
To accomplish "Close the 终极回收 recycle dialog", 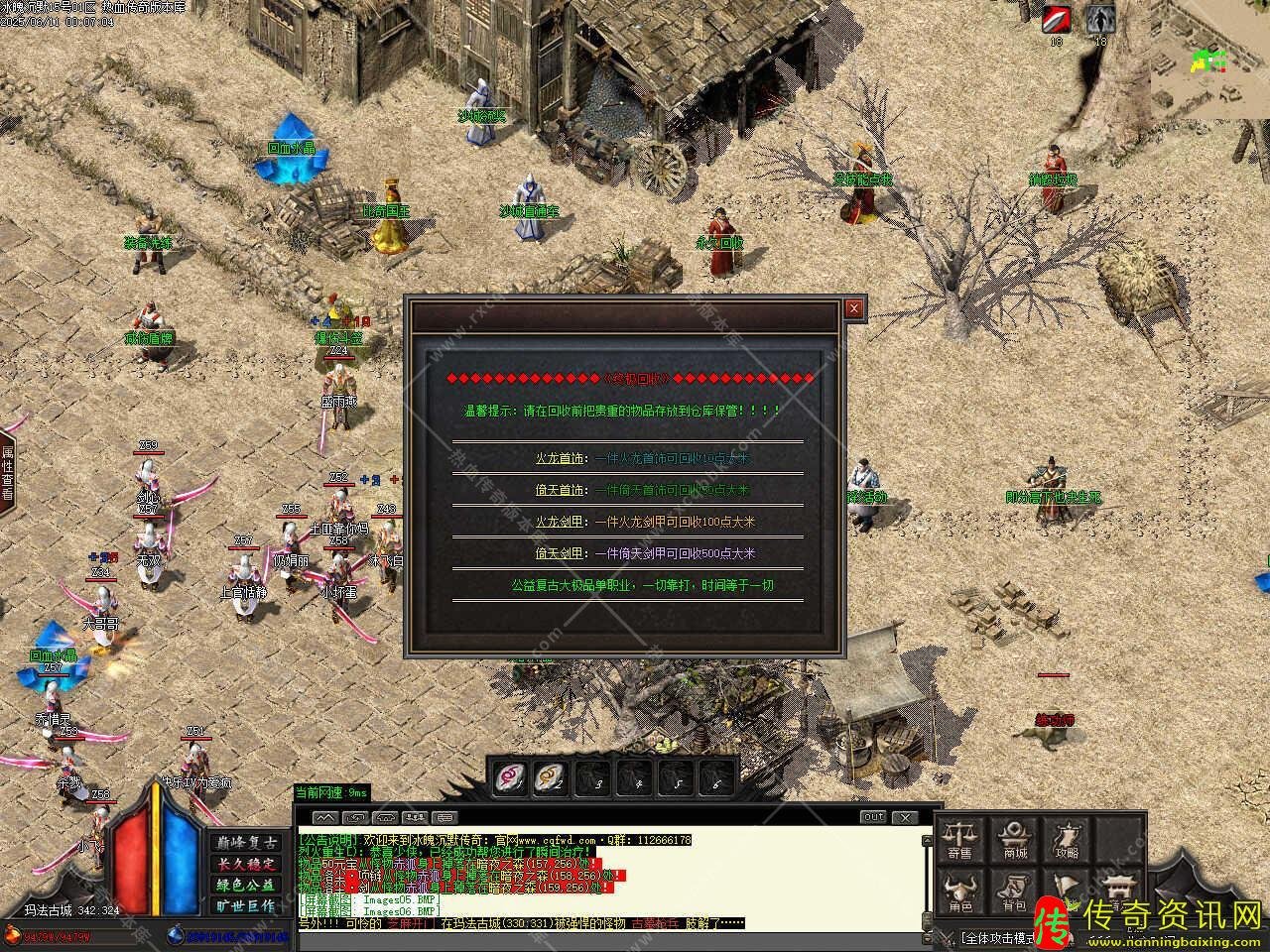I will point(853,308).
